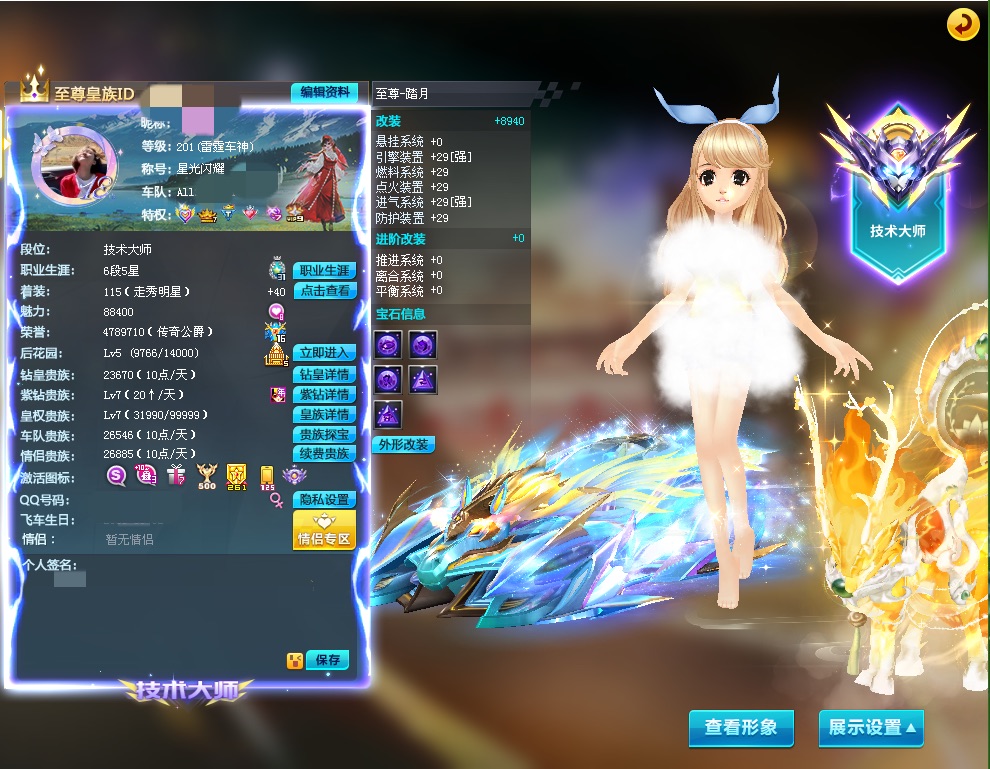Enter the back garden via 立即进入
The width and height of the screenshot is (990, 769).
tap(324, 353)
